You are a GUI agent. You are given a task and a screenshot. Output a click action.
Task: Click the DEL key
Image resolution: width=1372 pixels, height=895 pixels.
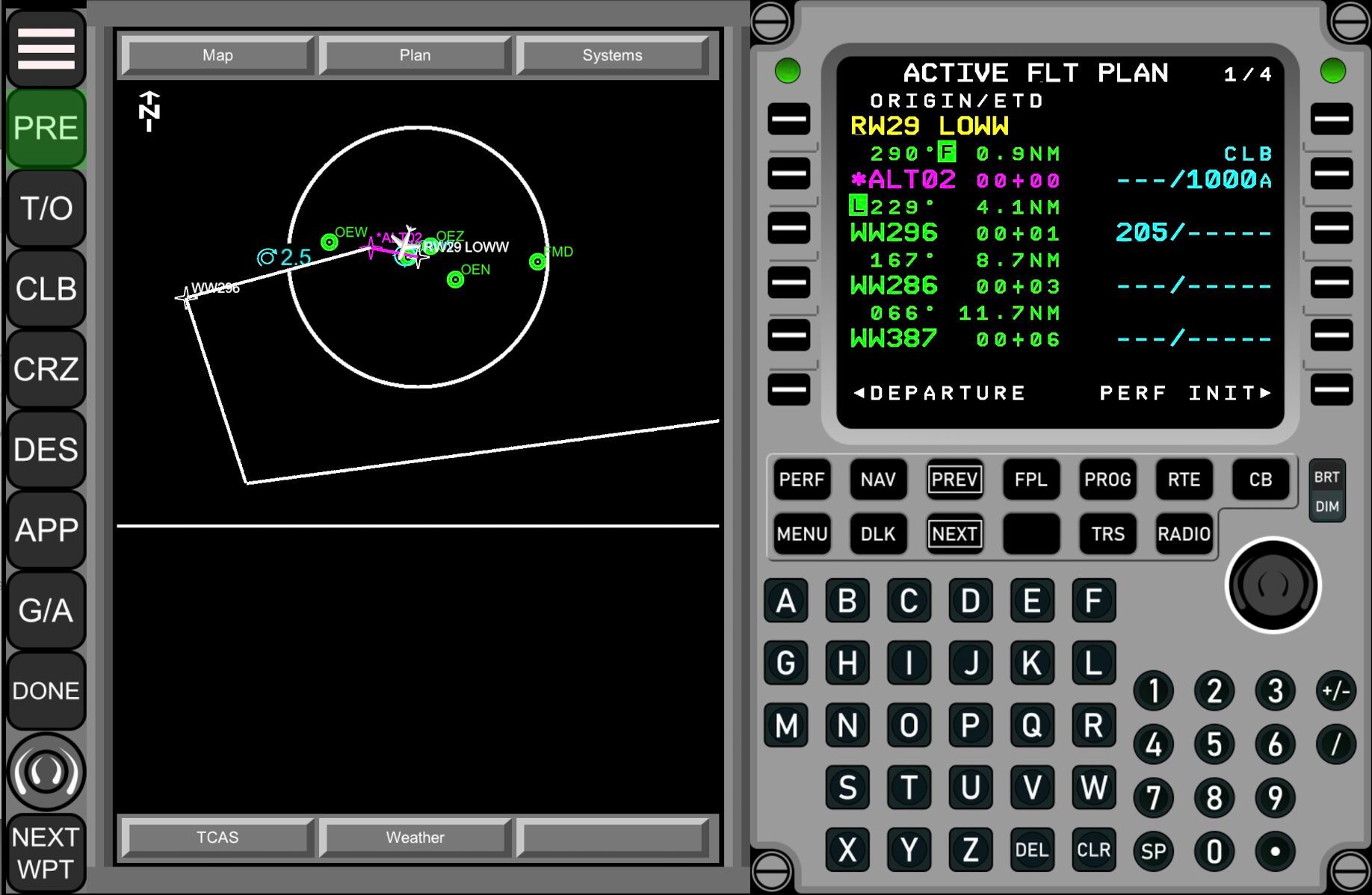1031,850
